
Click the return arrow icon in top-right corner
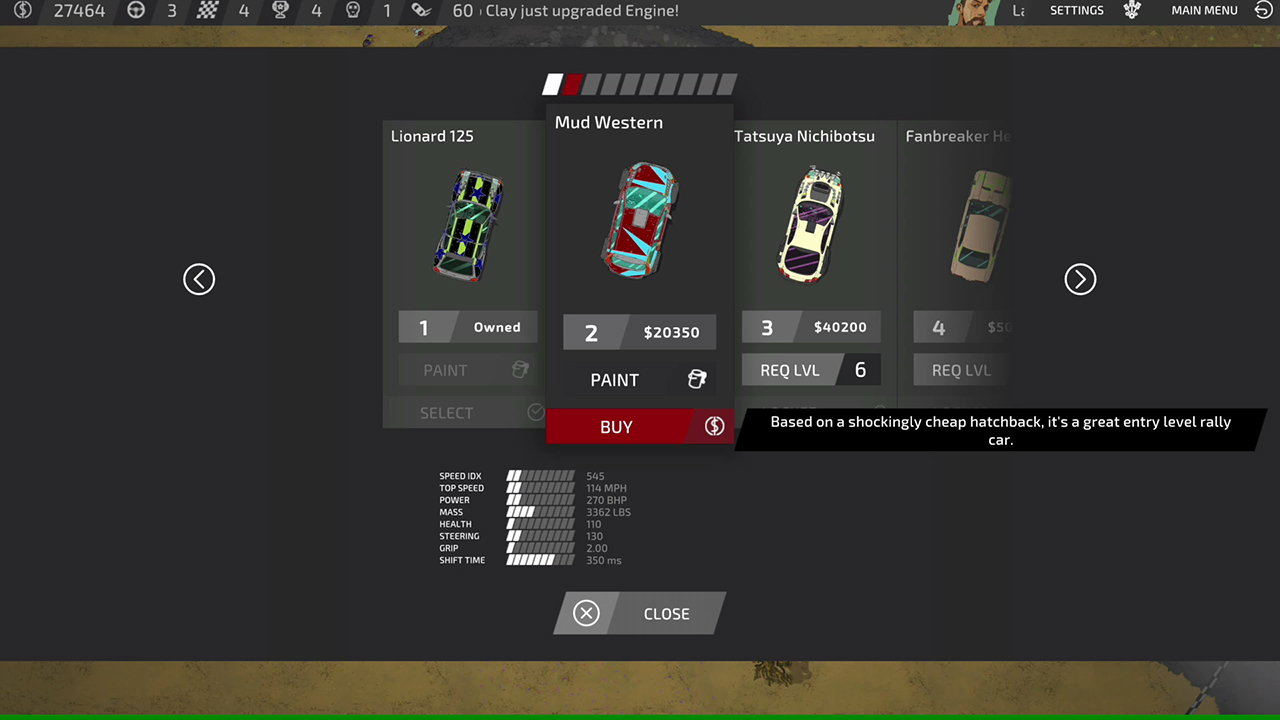[x=1262, y=11]
